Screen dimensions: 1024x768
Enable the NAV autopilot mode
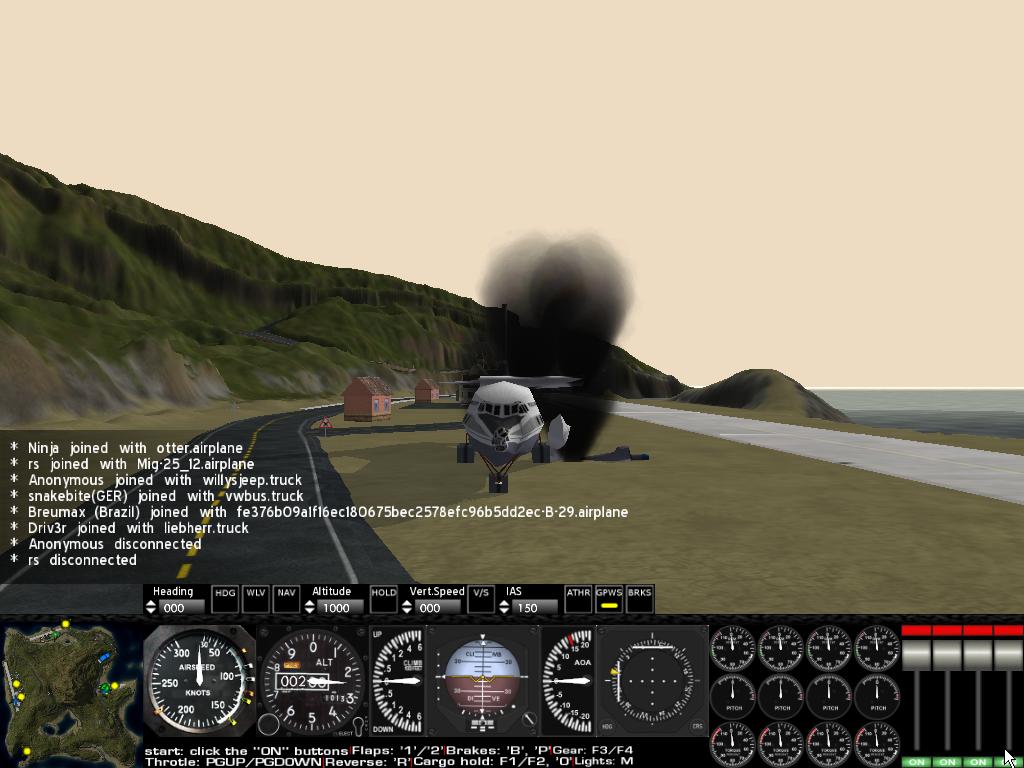coord(286,598)
